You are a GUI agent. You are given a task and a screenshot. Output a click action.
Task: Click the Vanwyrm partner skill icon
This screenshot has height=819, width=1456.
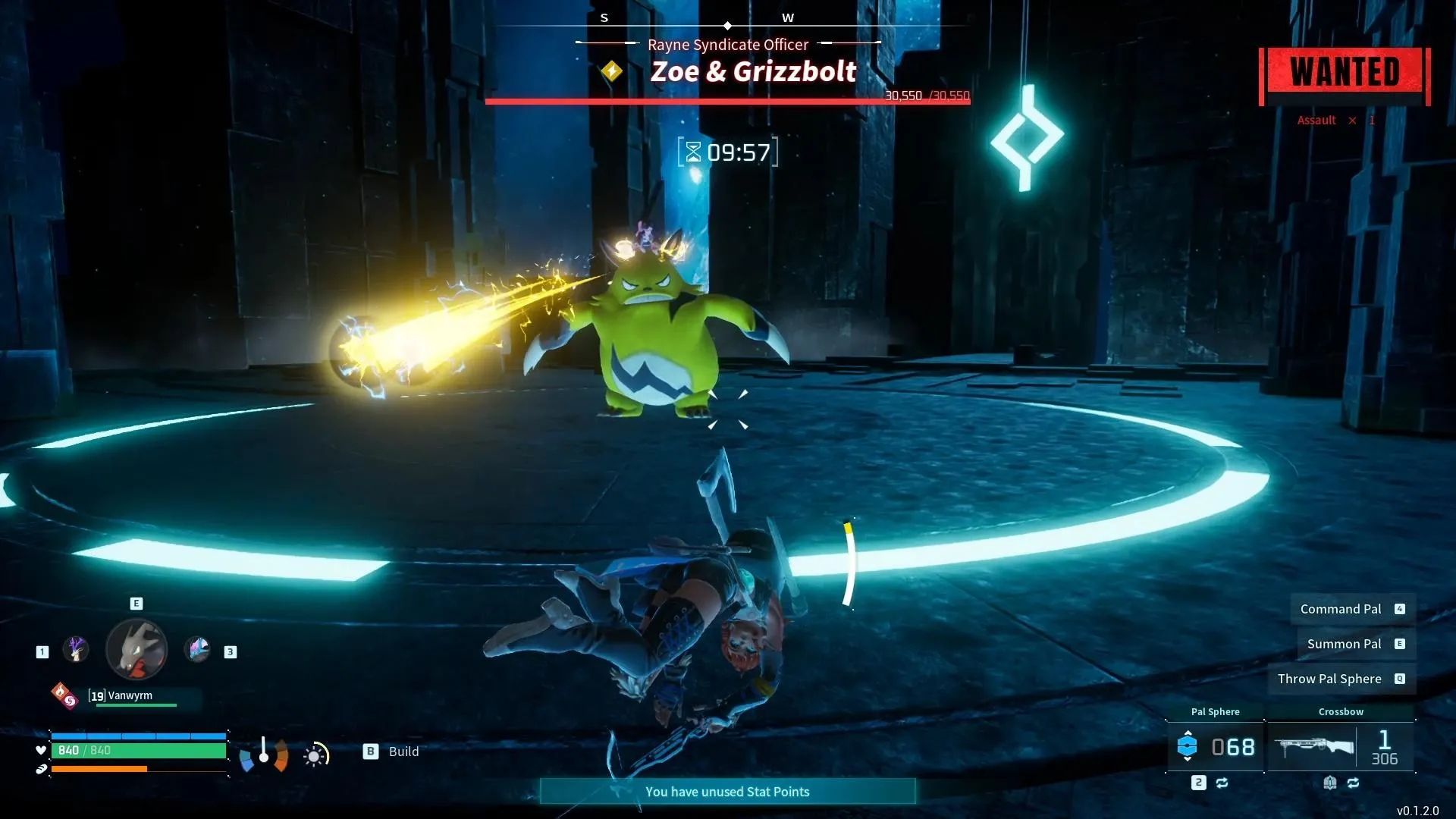[64, 695]
